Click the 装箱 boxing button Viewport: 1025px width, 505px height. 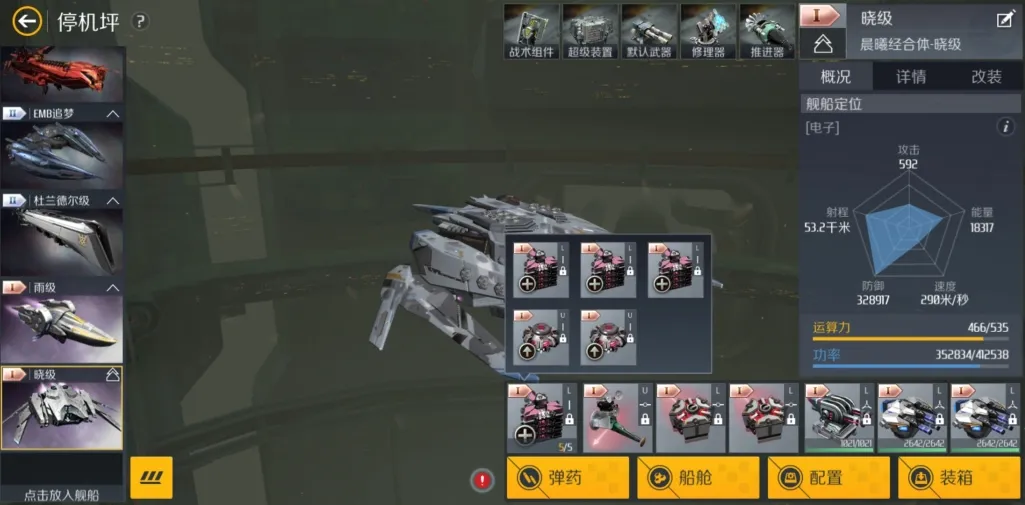point(958,478)
